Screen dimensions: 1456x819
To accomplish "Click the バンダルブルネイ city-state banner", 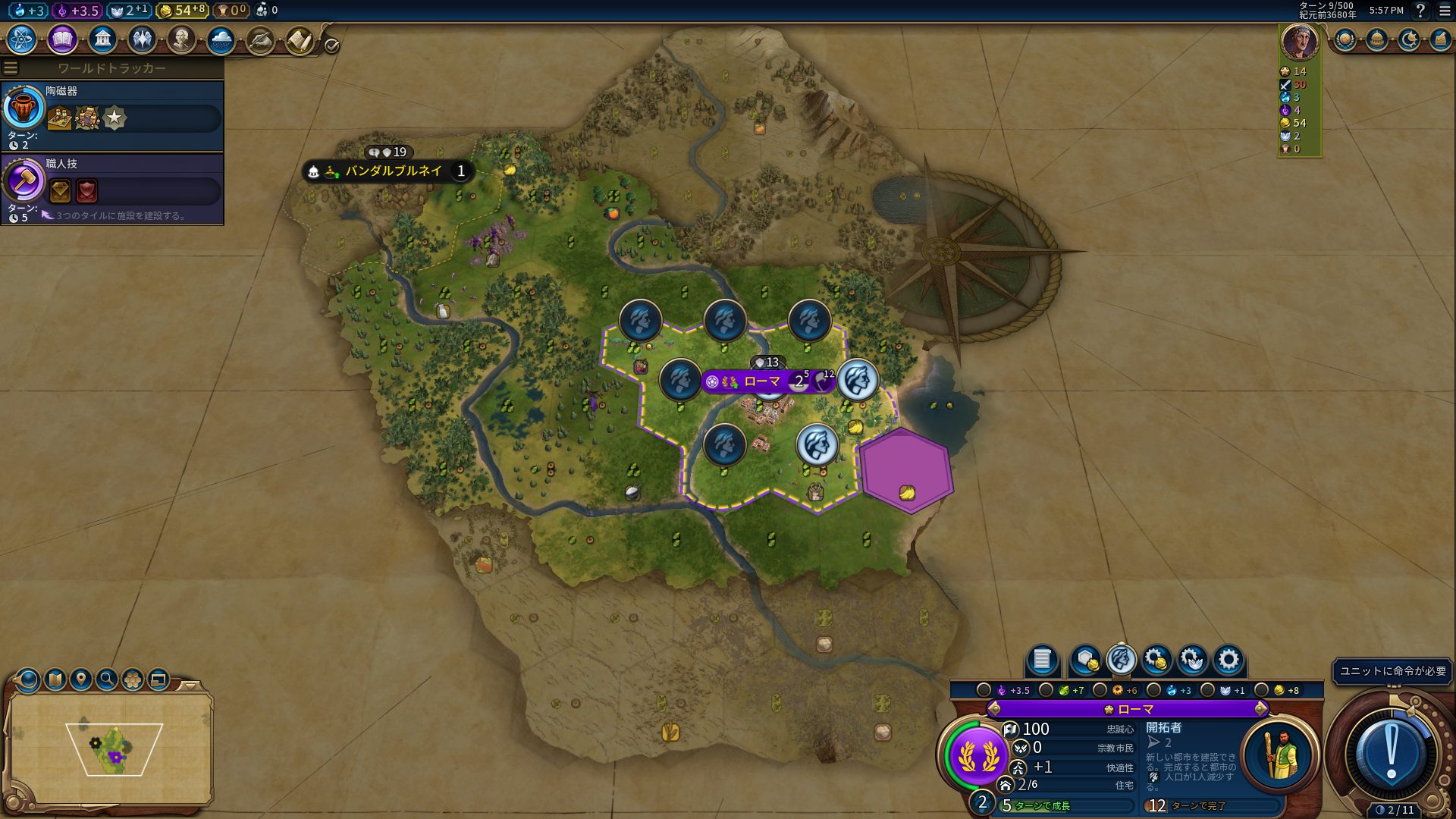I will click(393, 171).
